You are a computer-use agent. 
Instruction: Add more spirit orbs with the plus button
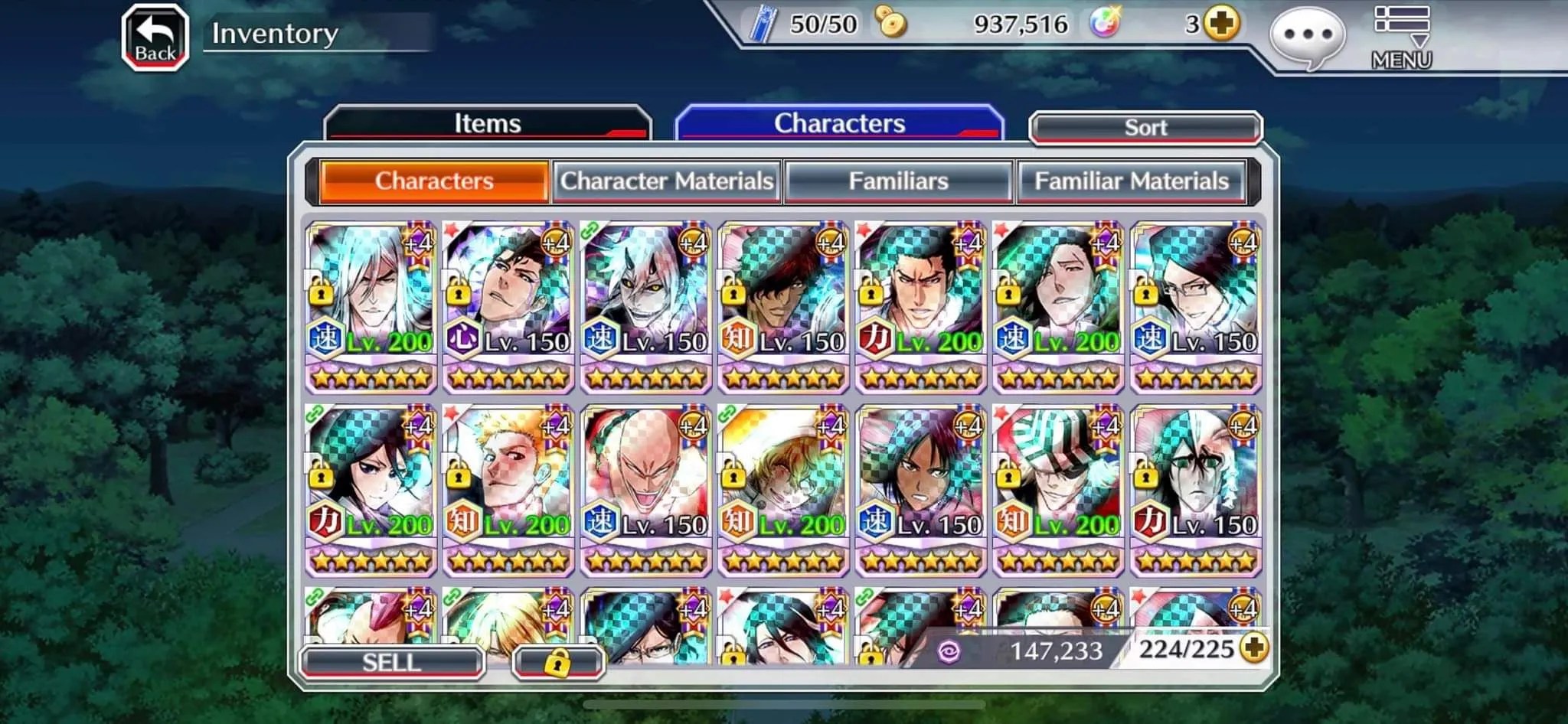[1220, 24]
